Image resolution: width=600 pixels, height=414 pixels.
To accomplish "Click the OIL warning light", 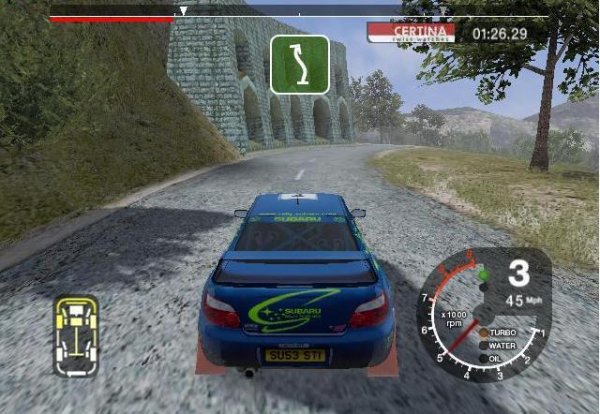I will point(484,358).
